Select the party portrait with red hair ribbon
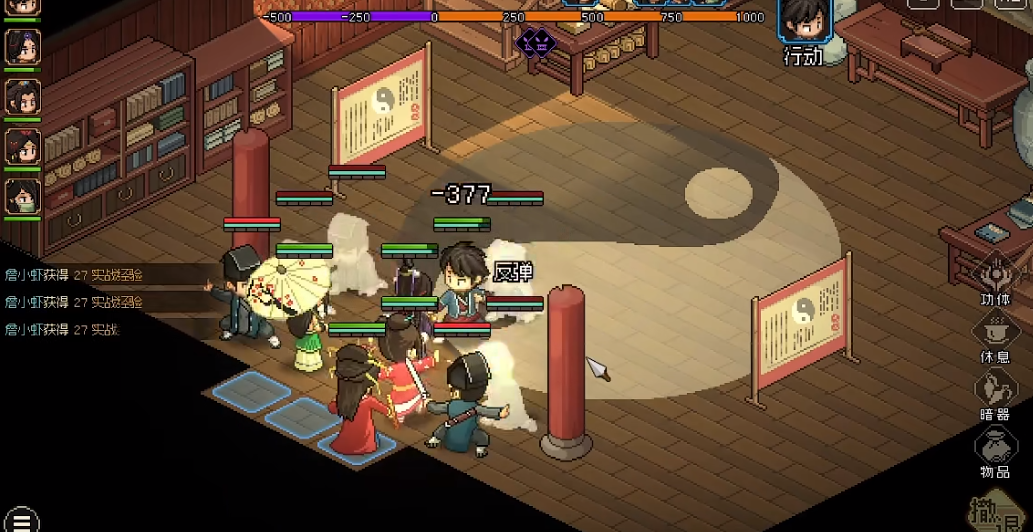1033x532 pixels. (x=22, y=146)
